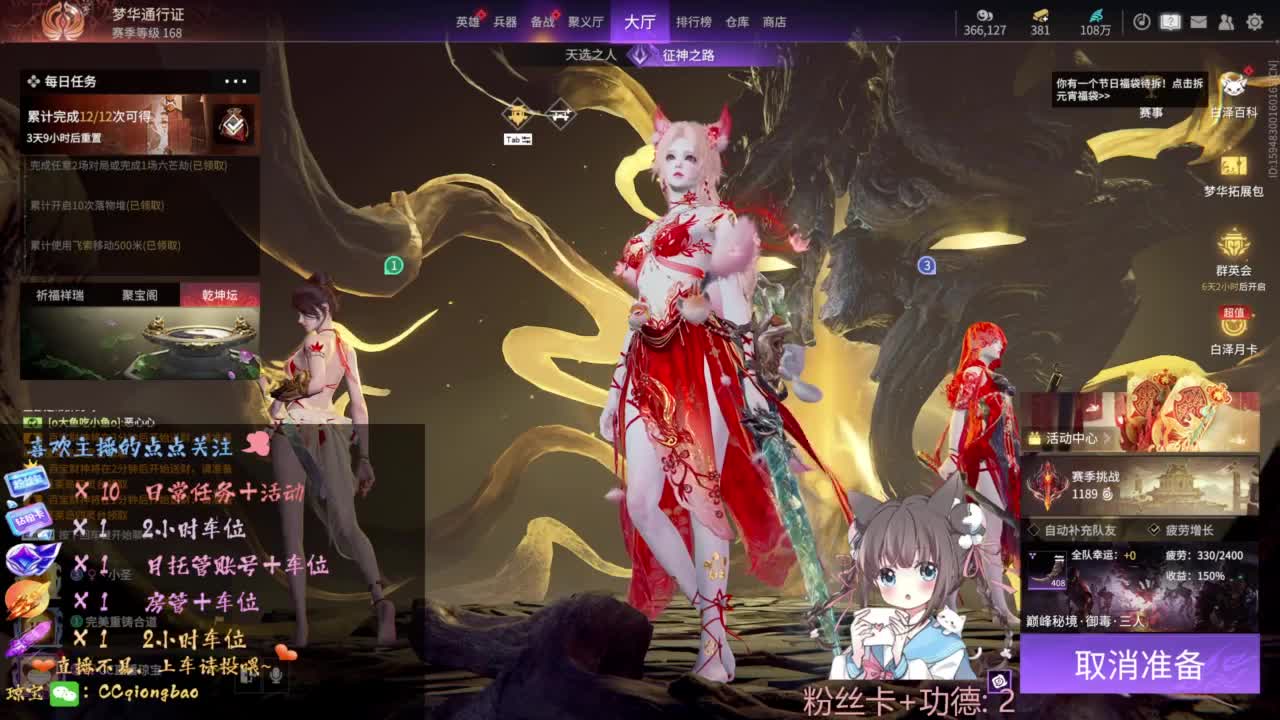Open the settings gear icon

point(1255,22)
